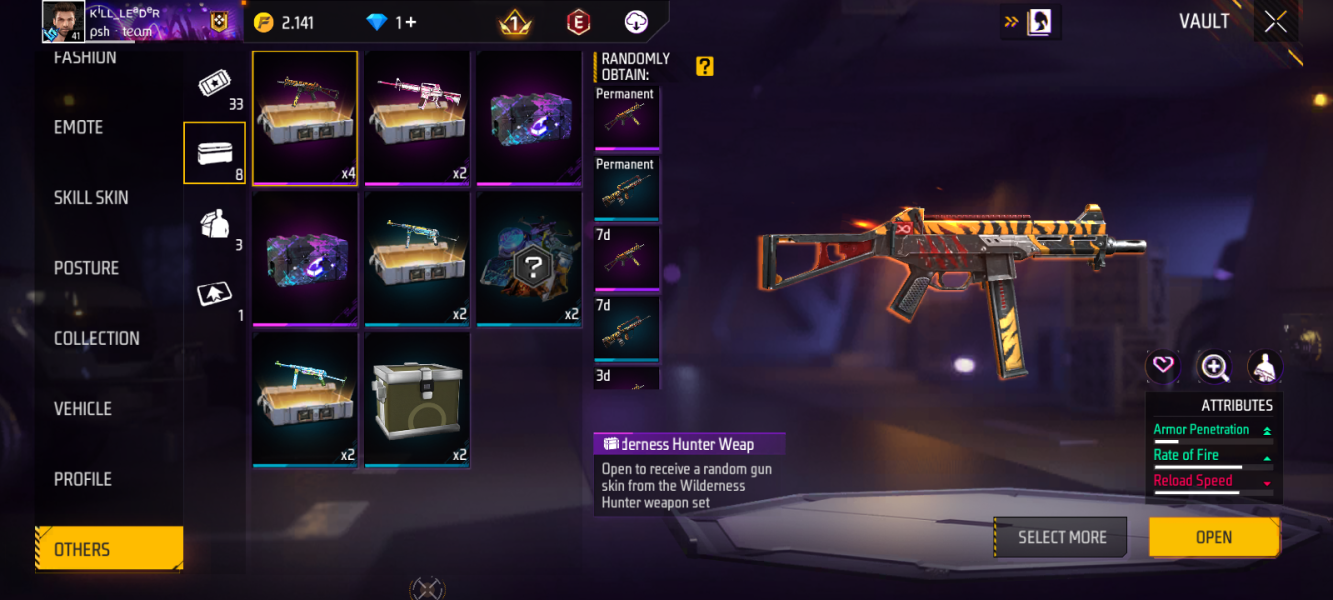Show the Vehicle category
The height and width of the screenshot is (600, 1333).
(x=83, y=408)
